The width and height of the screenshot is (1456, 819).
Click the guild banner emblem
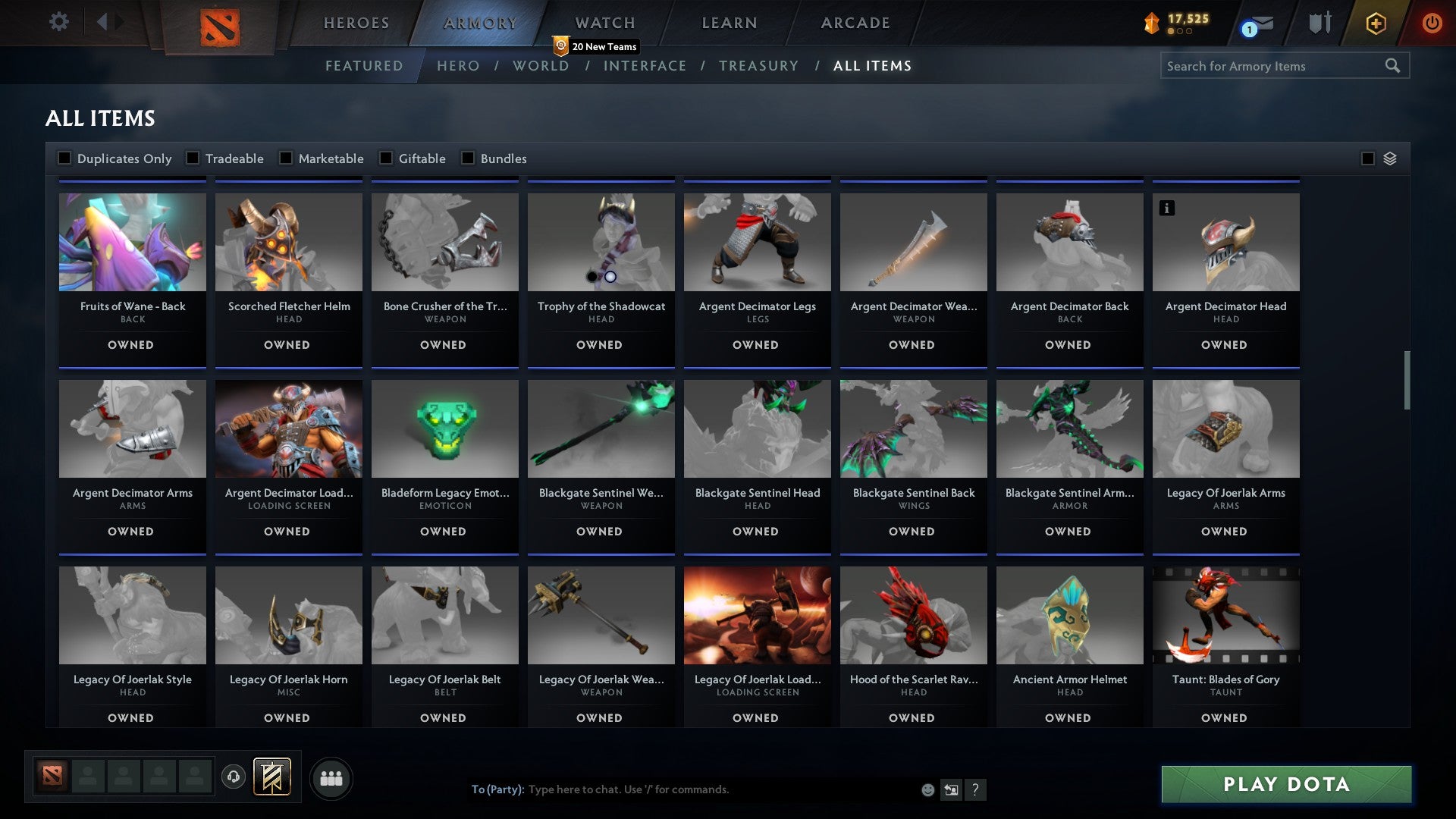pos(273,777)
